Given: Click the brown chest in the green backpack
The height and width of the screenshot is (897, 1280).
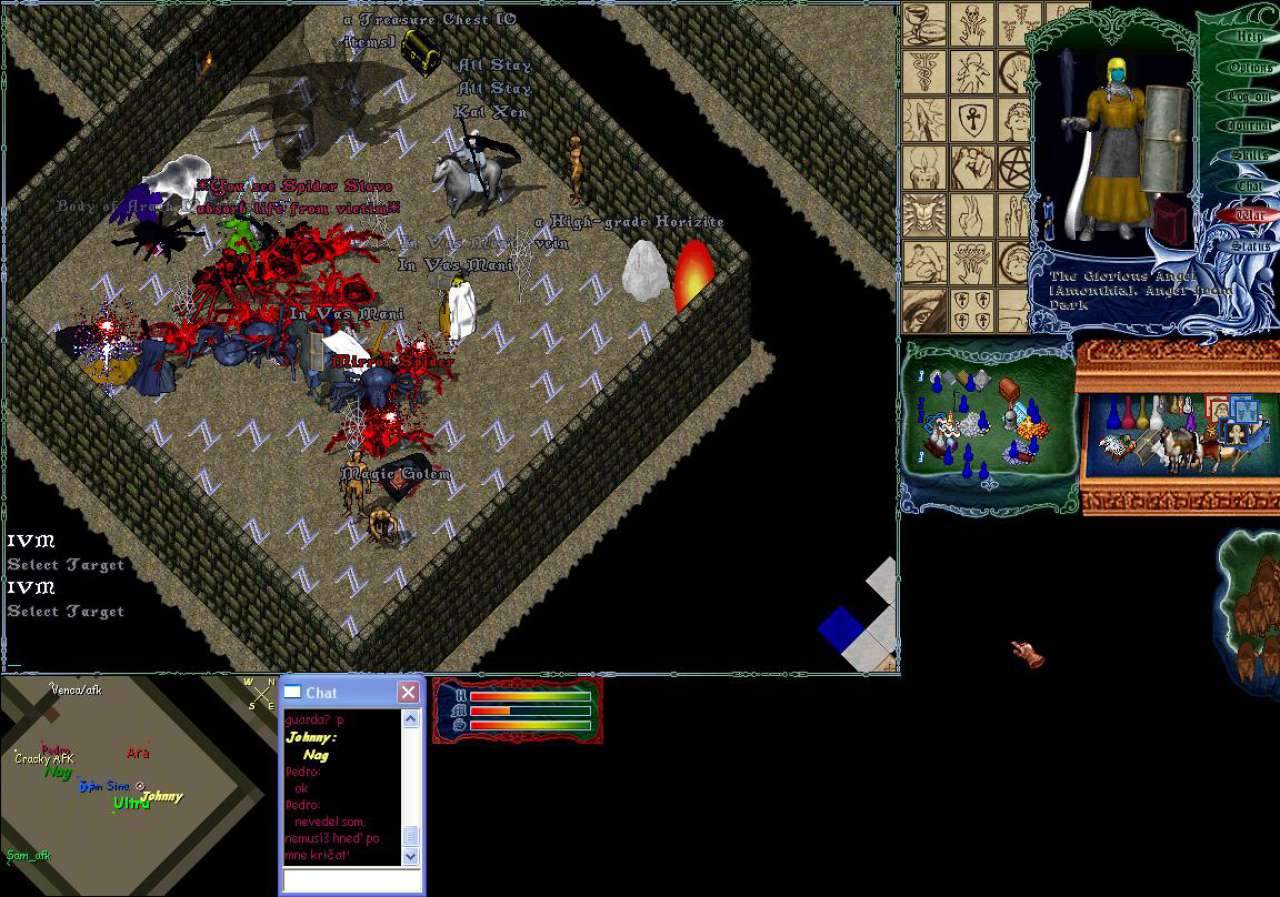Looking at the screenshot, I should (x=1008, y=390).
